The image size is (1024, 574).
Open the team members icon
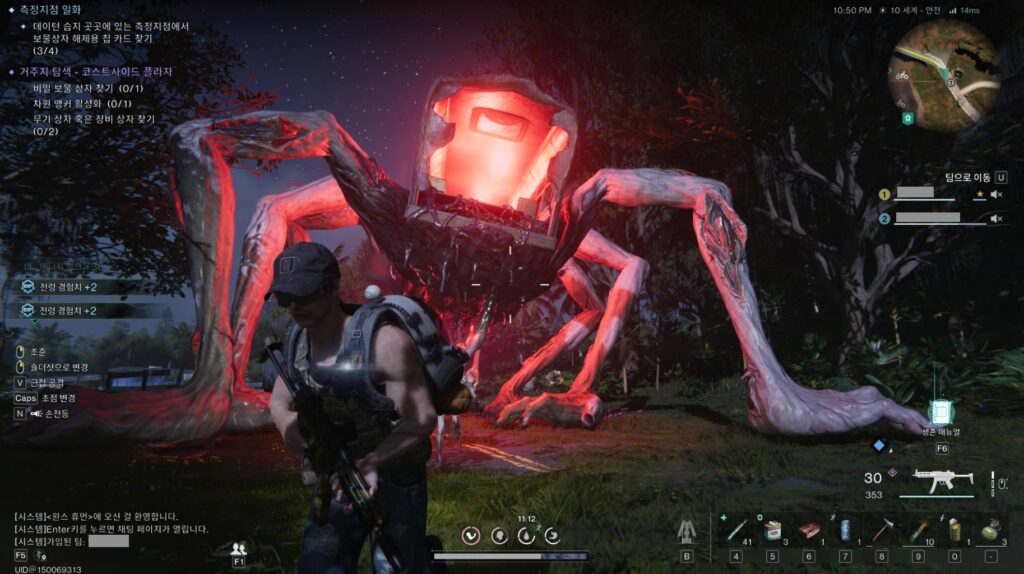pyautogui.click(x=238, y=549)
